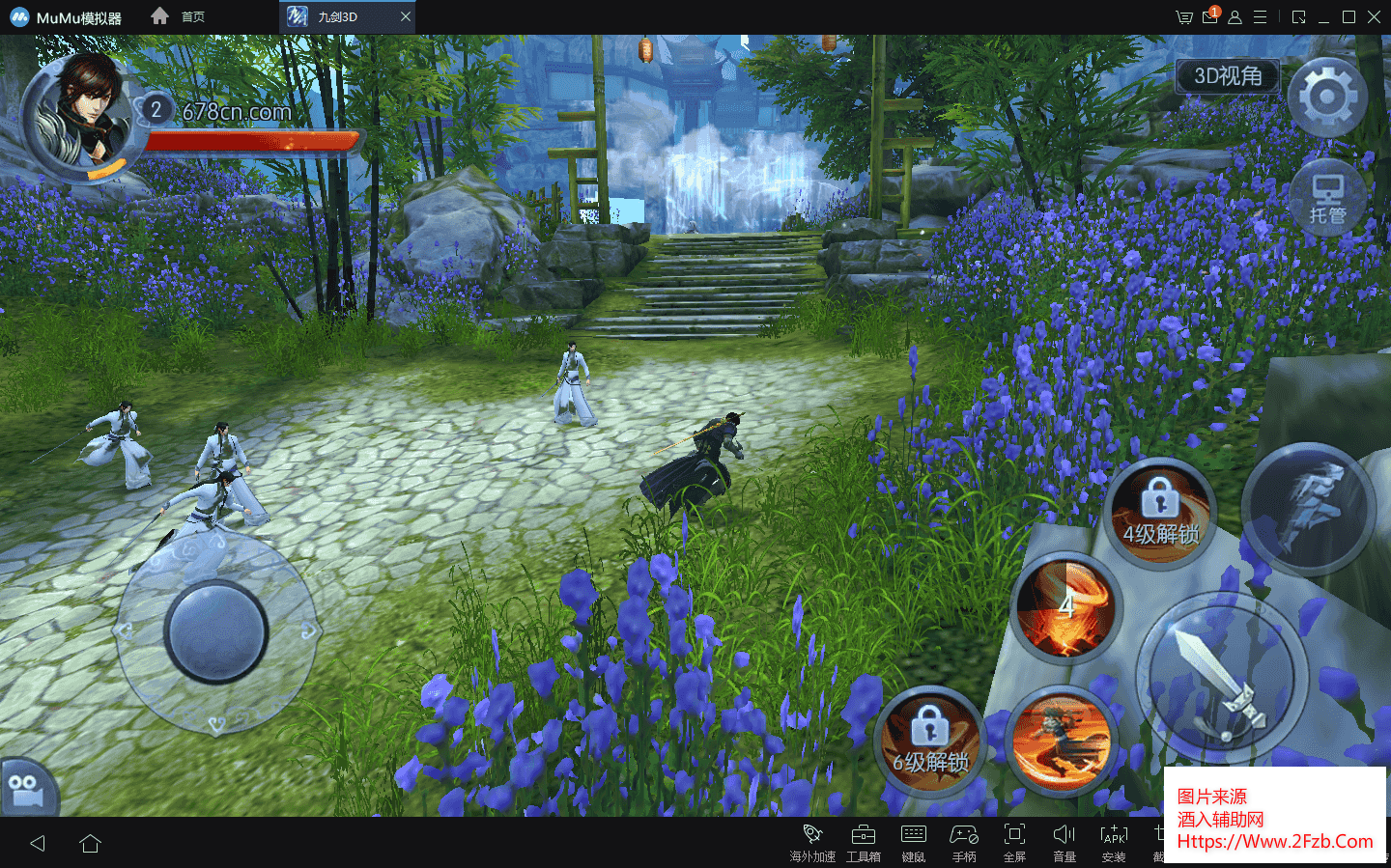Tap the locked 4级解锁 skill slot
1391x868 pixels.
1159,512
